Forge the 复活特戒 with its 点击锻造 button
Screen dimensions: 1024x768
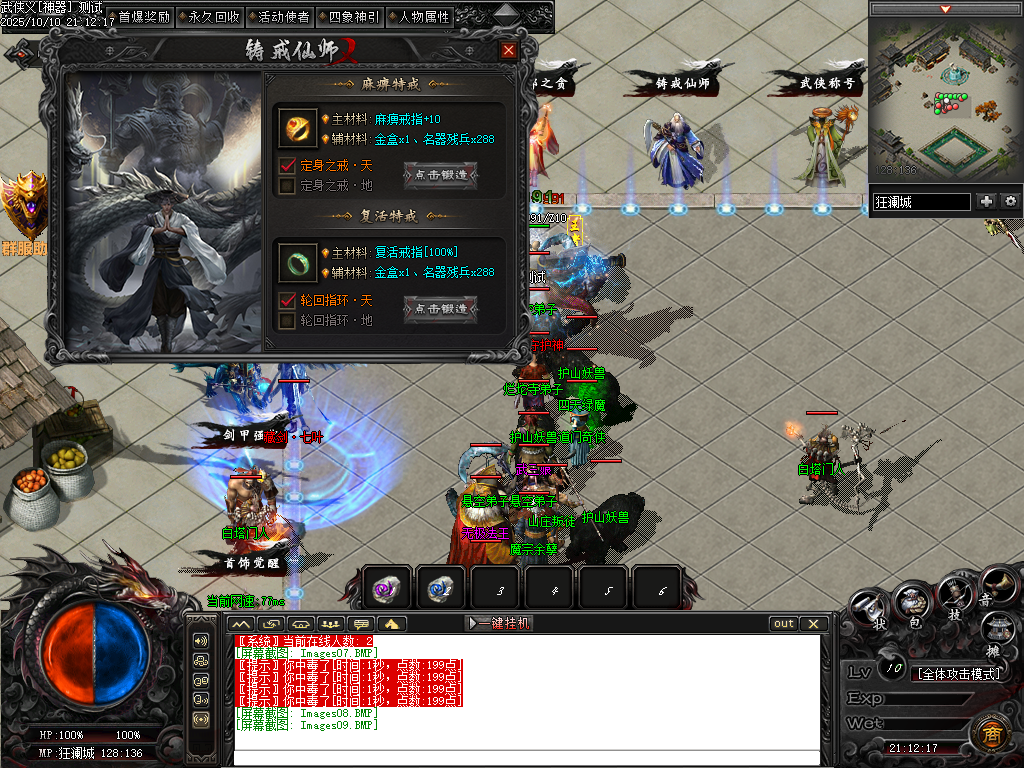tap(440, 309)
